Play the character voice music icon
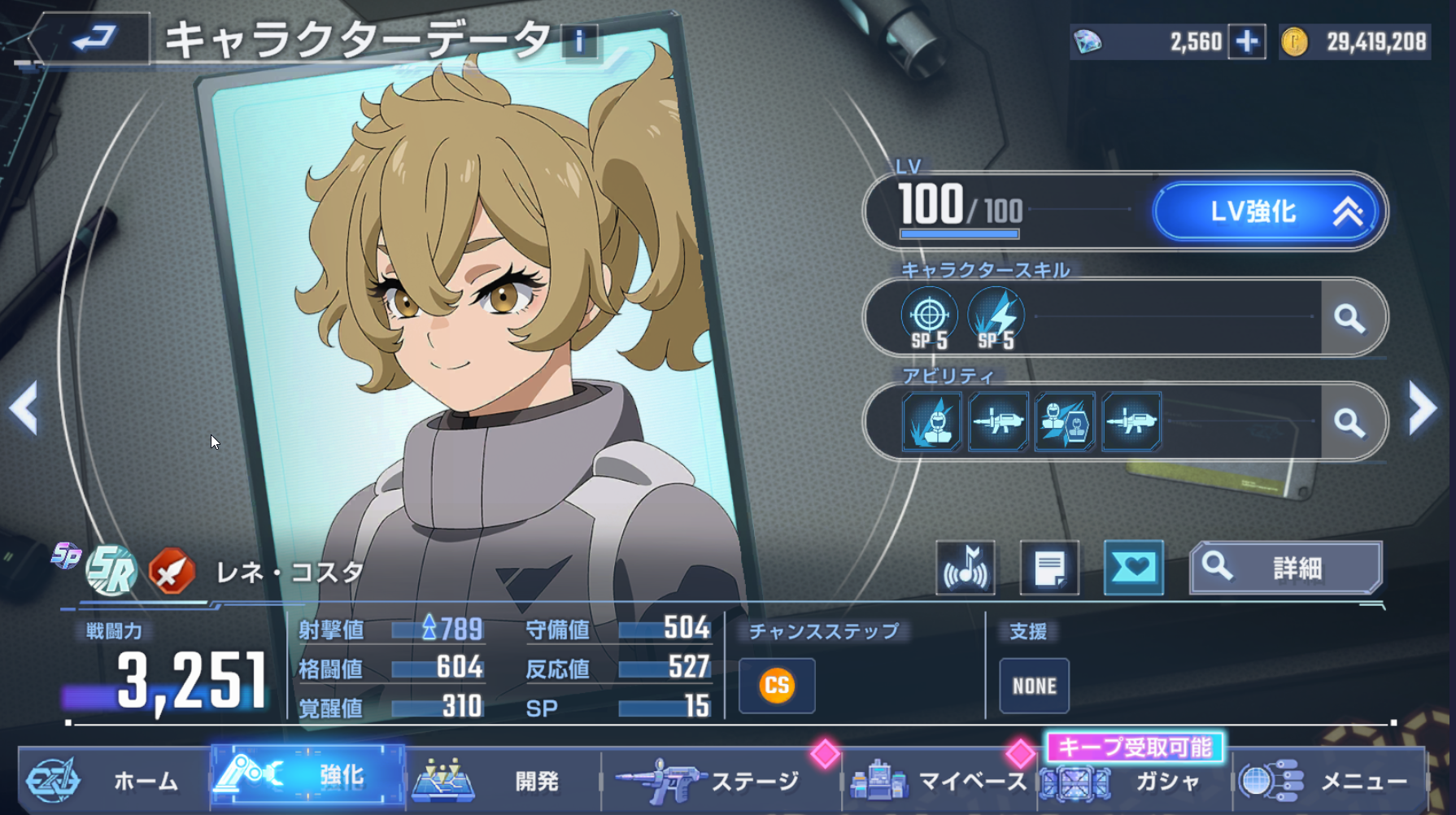Screen dimensions: 1456x815 966,568
